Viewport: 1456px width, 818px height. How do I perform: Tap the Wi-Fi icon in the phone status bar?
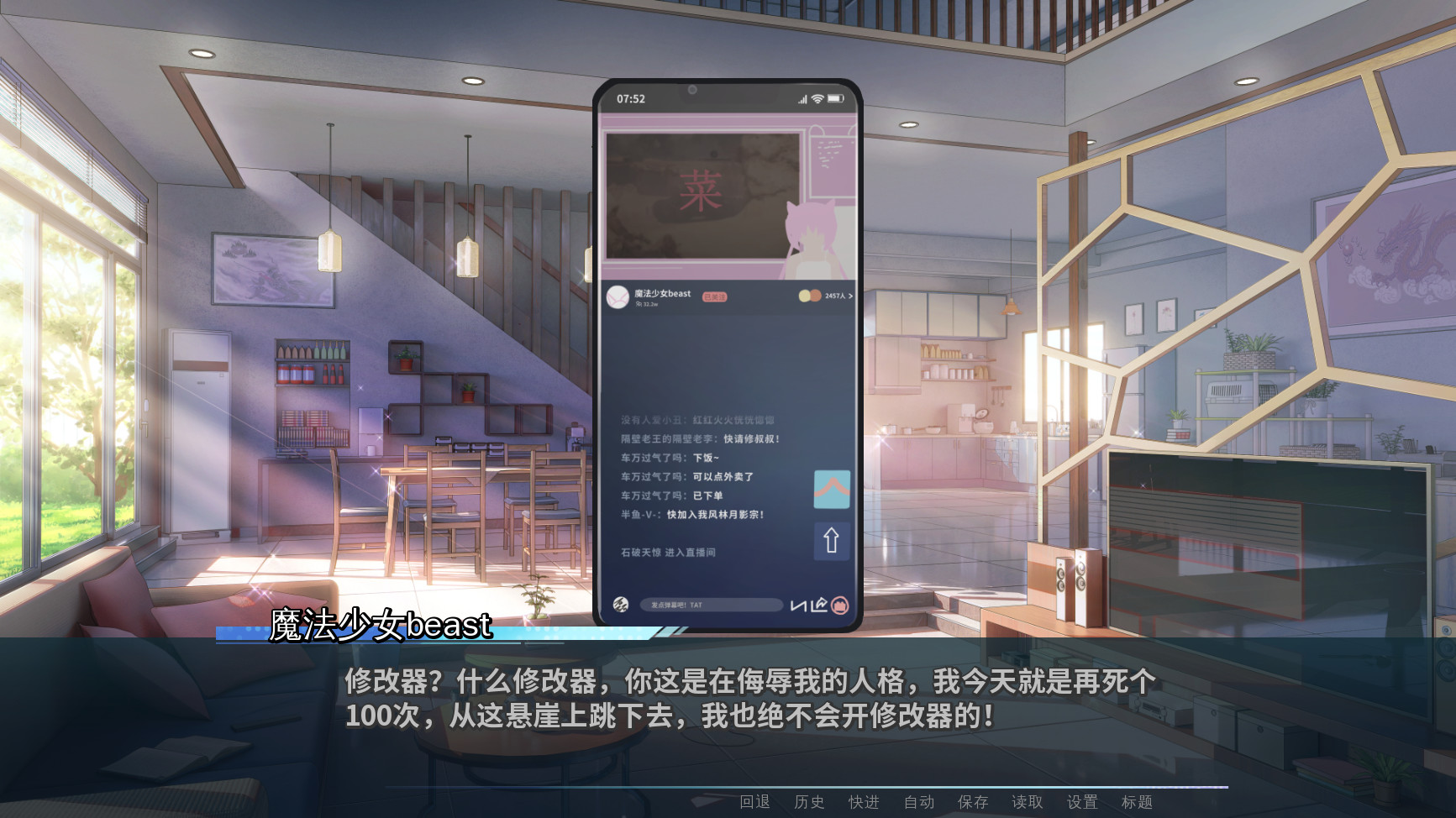click(x=816, y=98)
